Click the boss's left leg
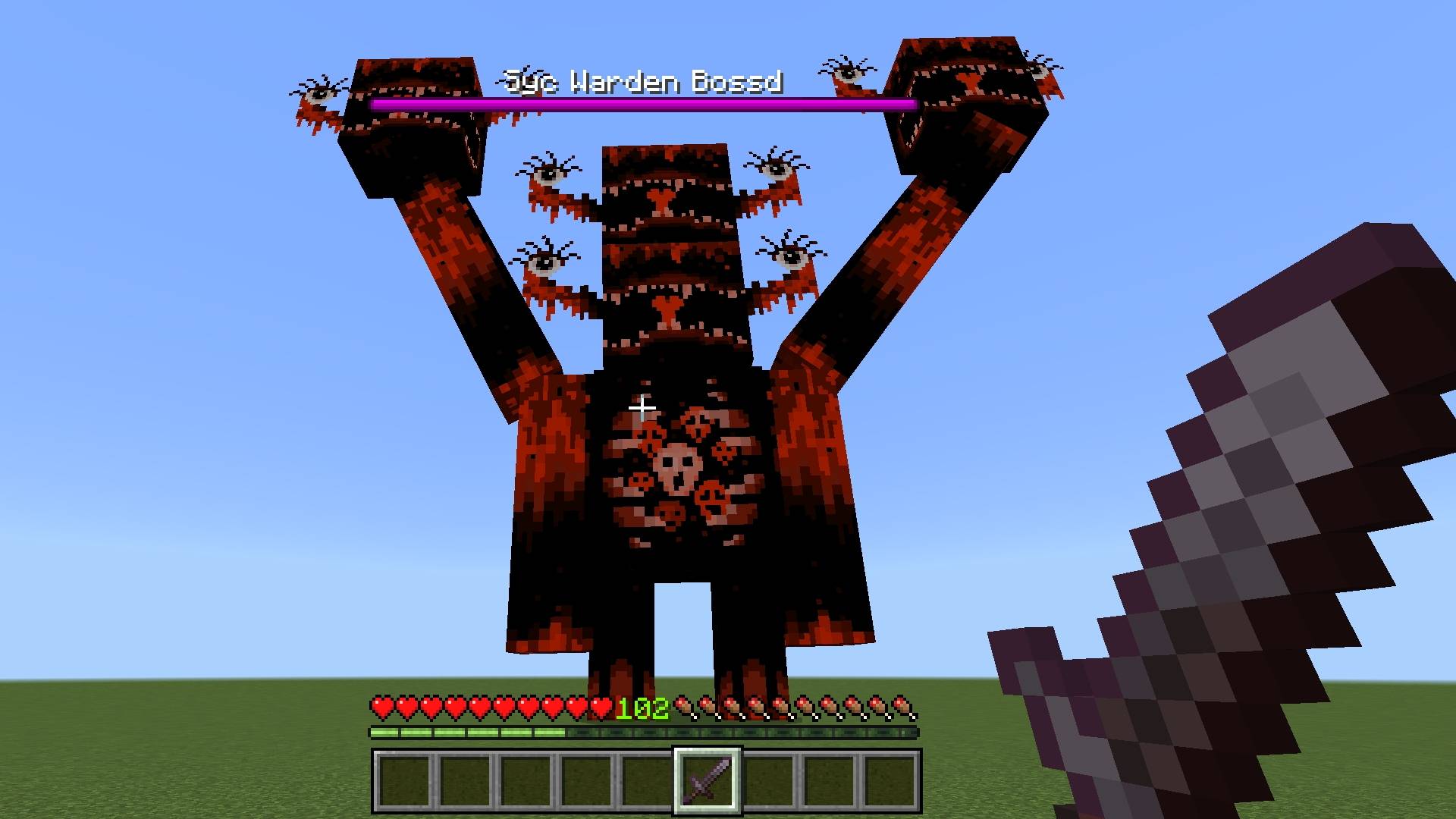This screenshot has width=1456, height=819. [622, 645]
